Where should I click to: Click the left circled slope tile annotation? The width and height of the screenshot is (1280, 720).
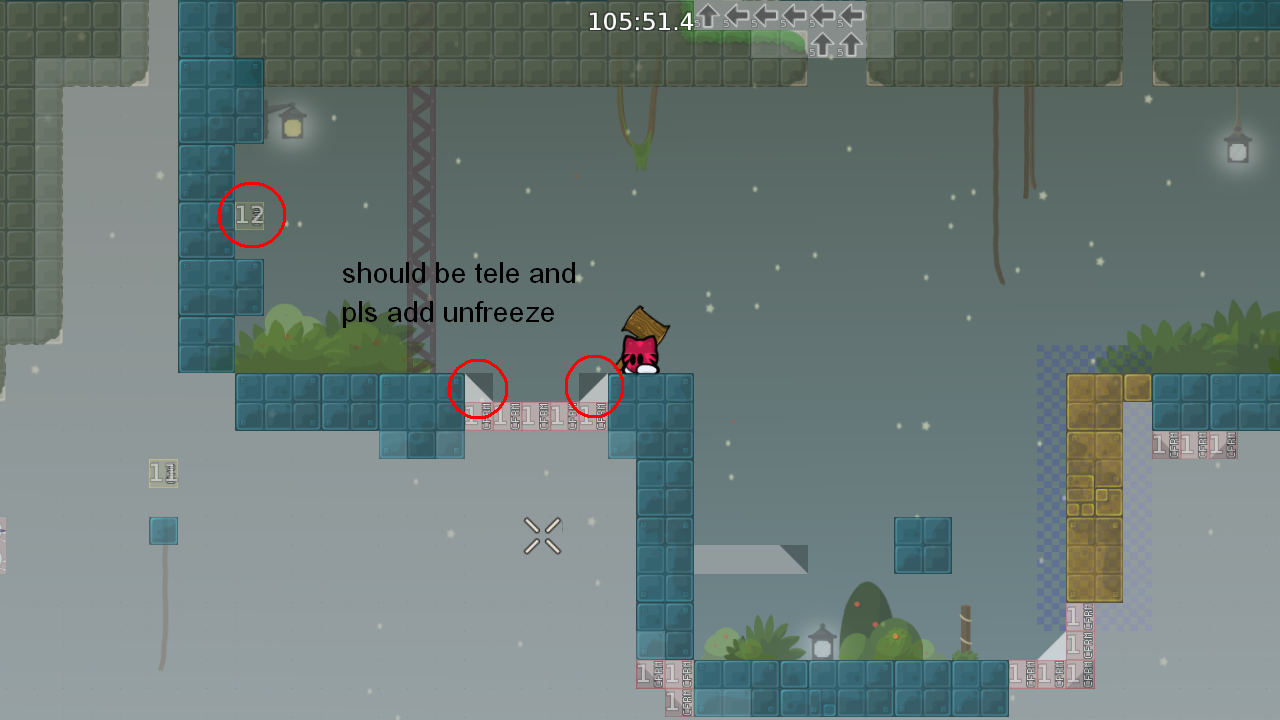478,389
